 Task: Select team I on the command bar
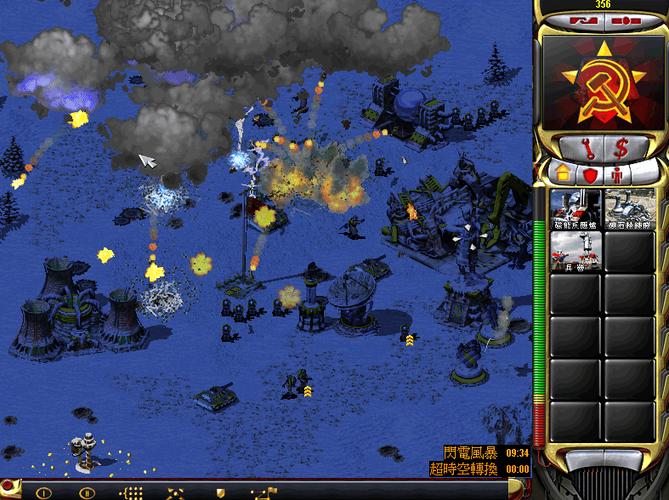(x=43, y=492)
